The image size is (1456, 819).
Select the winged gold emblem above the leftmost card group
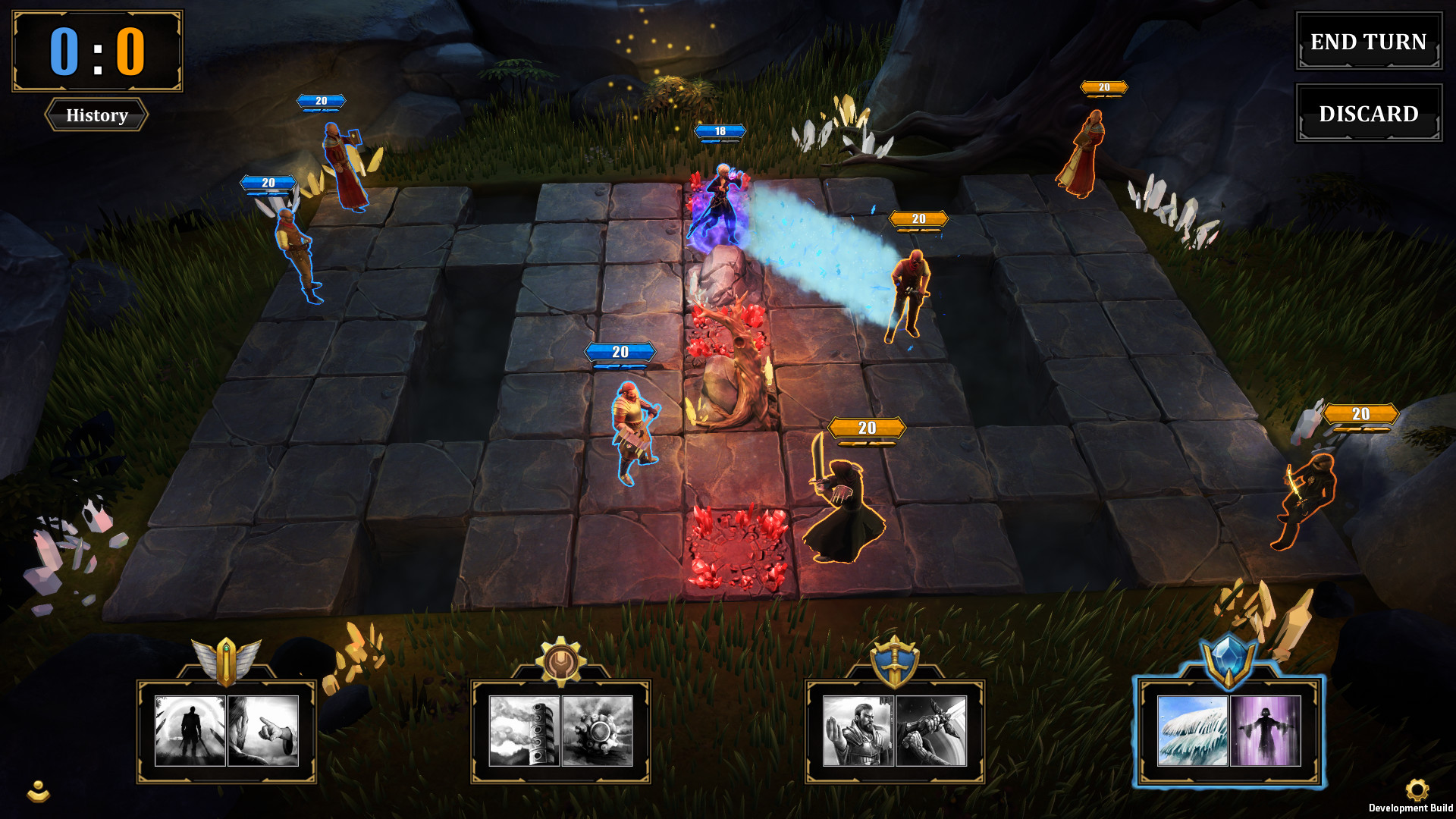click(x=227, y=661)
